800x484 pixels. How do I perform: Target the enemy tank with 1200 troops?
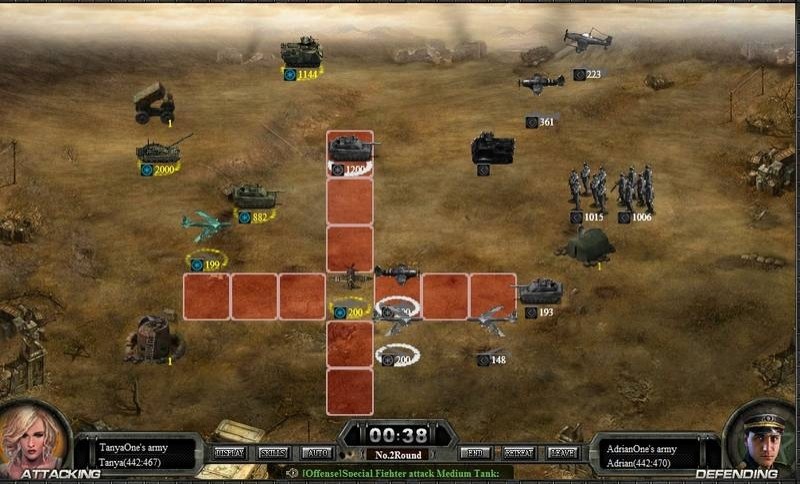[x=351, y=148]
